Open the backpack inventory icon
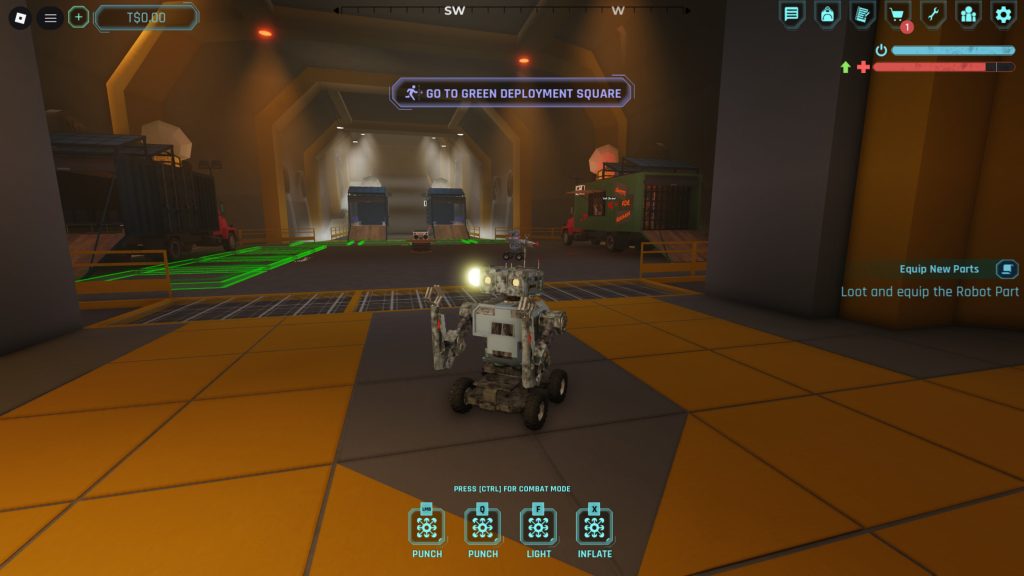Screen dimensions: 1024x576 [x=827, y=14]
